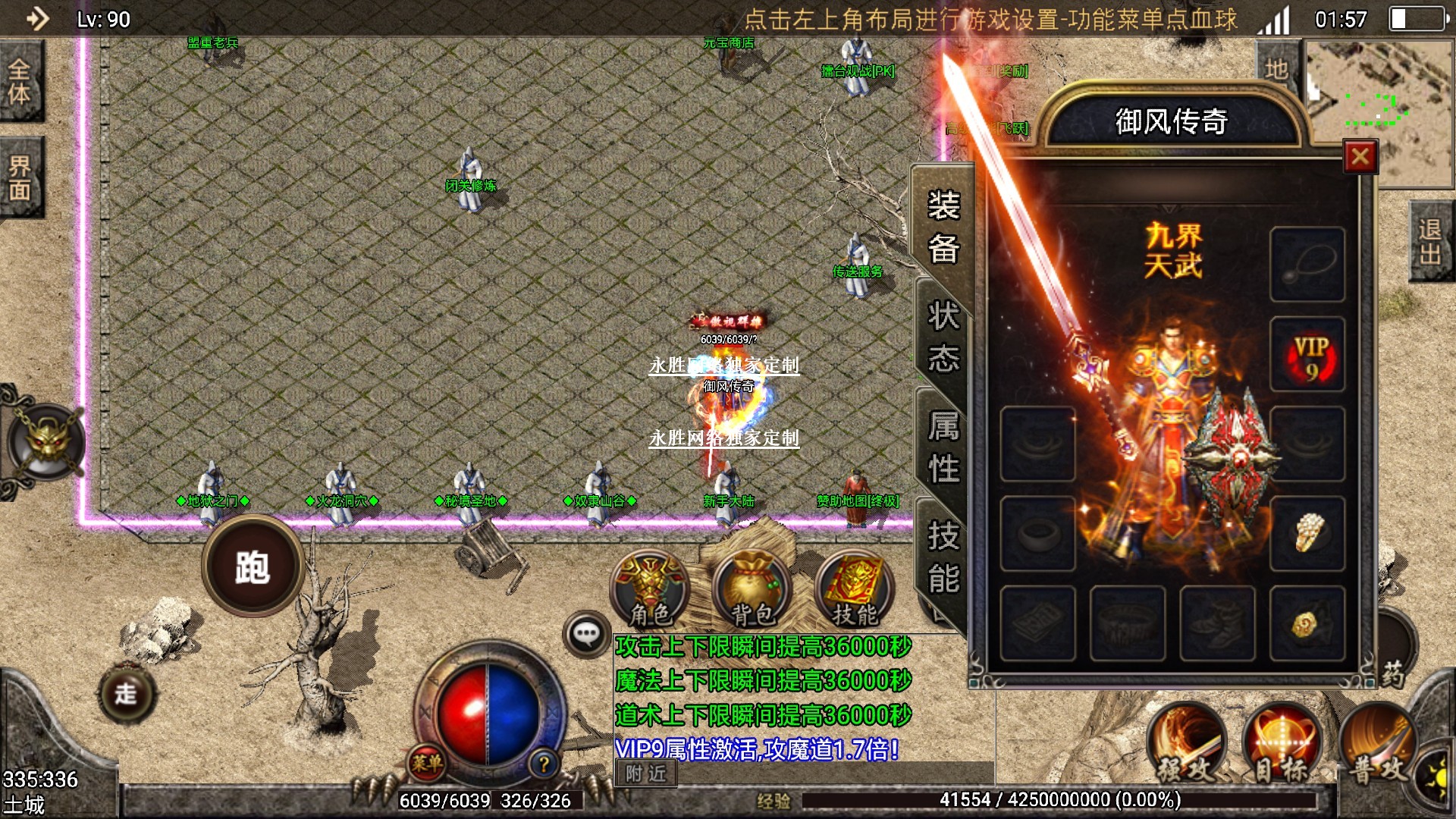Viewport: 1456px width, 819px height.
Task: Select the 技能 skills tab in panel
Action: 943,557
